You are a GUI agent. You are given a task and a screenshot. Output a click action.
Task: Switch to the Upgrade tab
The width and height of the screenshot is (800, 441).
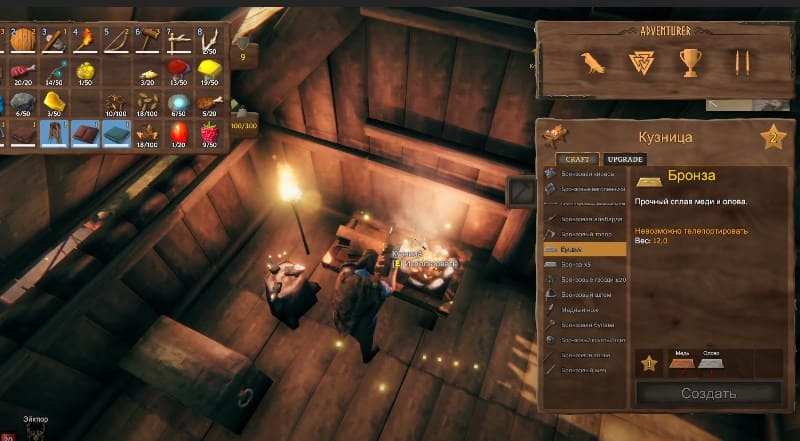tap(624, 159)
